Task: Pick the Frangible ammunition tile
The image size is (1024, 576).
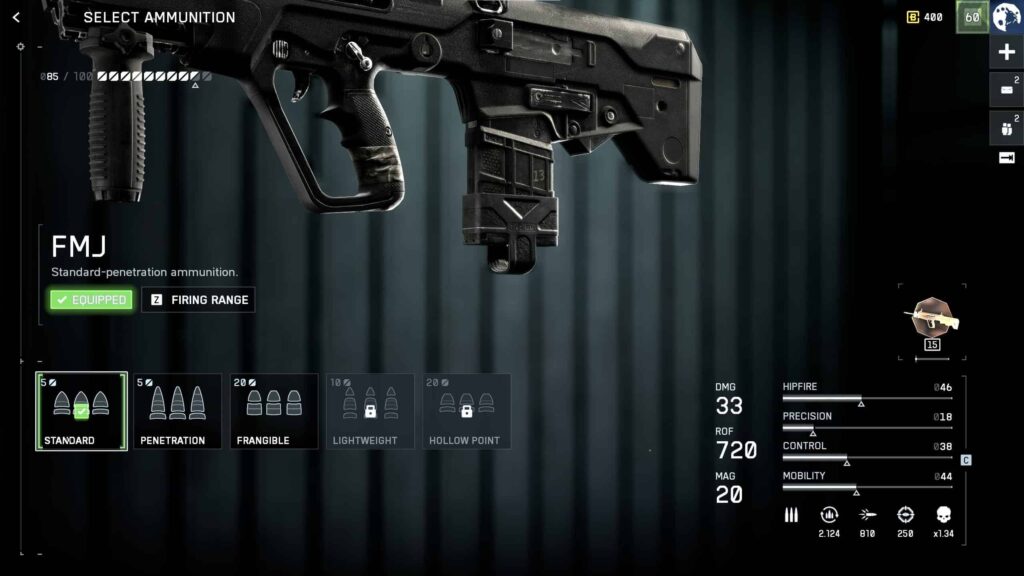Action: click(x=274, y=411)
